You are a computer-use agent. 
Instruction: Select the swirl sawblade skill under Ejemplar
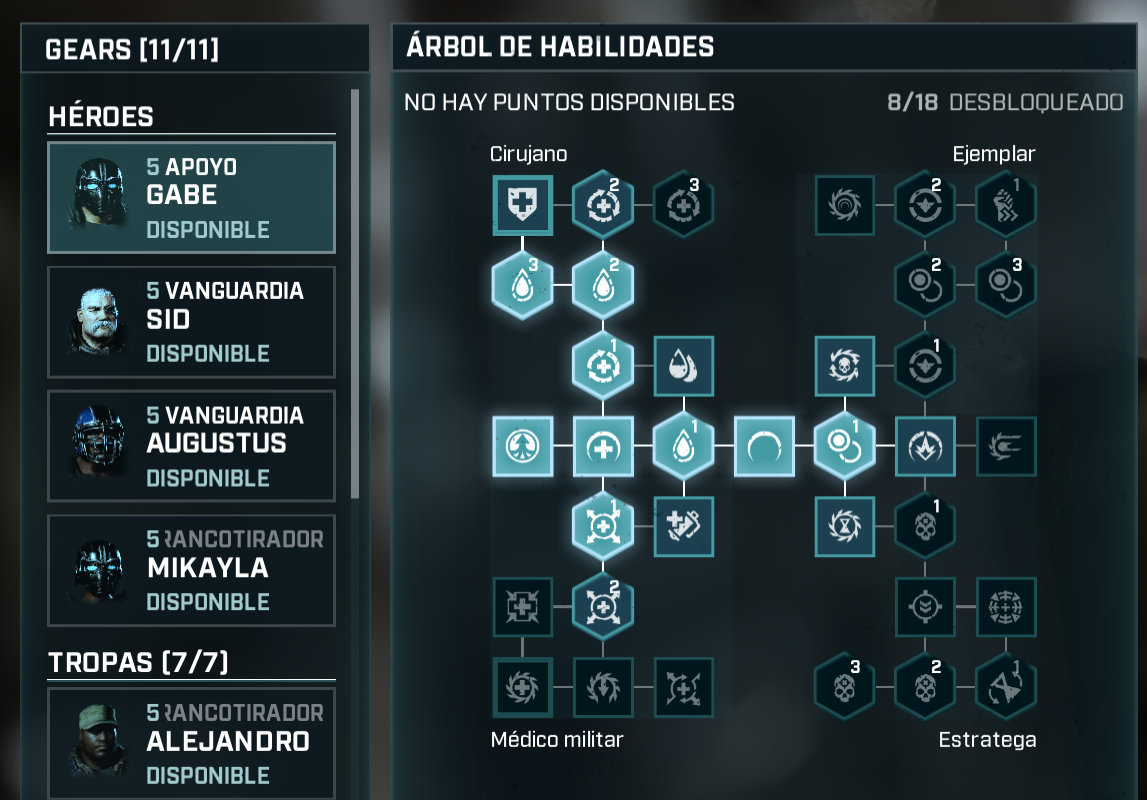click(x=845, y=205)
